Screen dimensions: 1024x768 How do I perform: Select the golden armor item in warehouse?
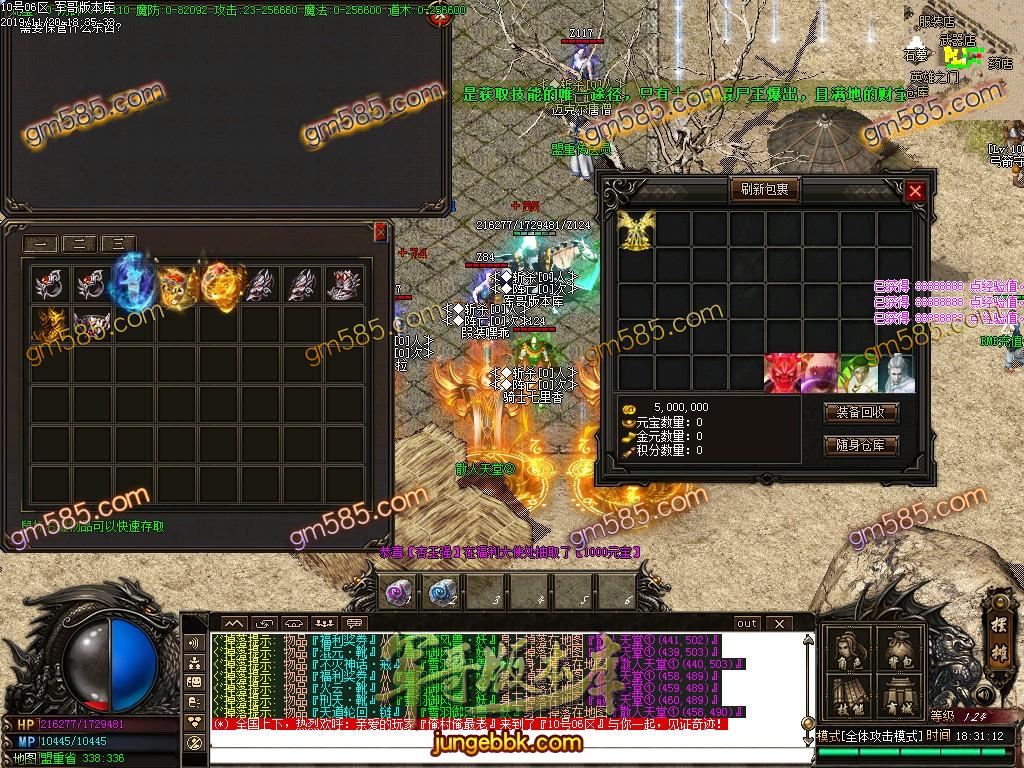[x=48, y=326]
